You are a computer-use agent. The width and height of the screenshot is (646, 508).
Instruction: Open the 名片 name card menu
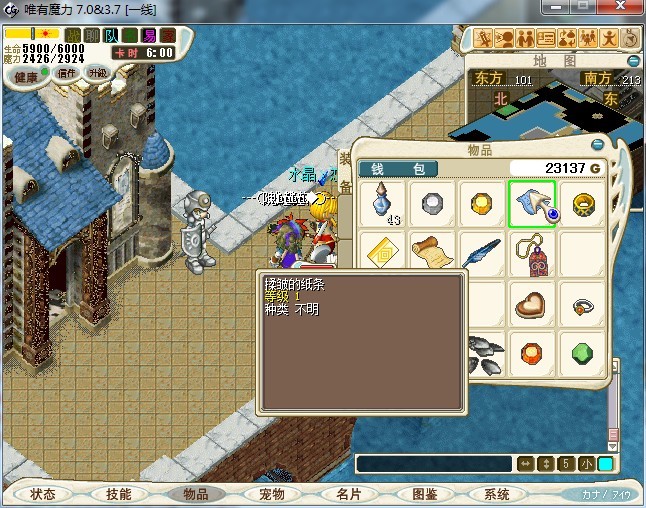(x=347, y=494)
